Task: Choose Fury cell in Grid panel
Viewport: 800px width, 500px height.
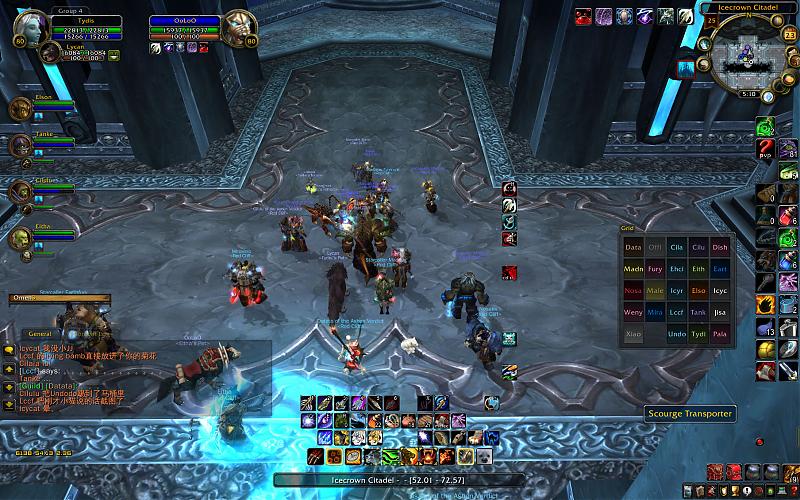Action: tap(655, 269)
